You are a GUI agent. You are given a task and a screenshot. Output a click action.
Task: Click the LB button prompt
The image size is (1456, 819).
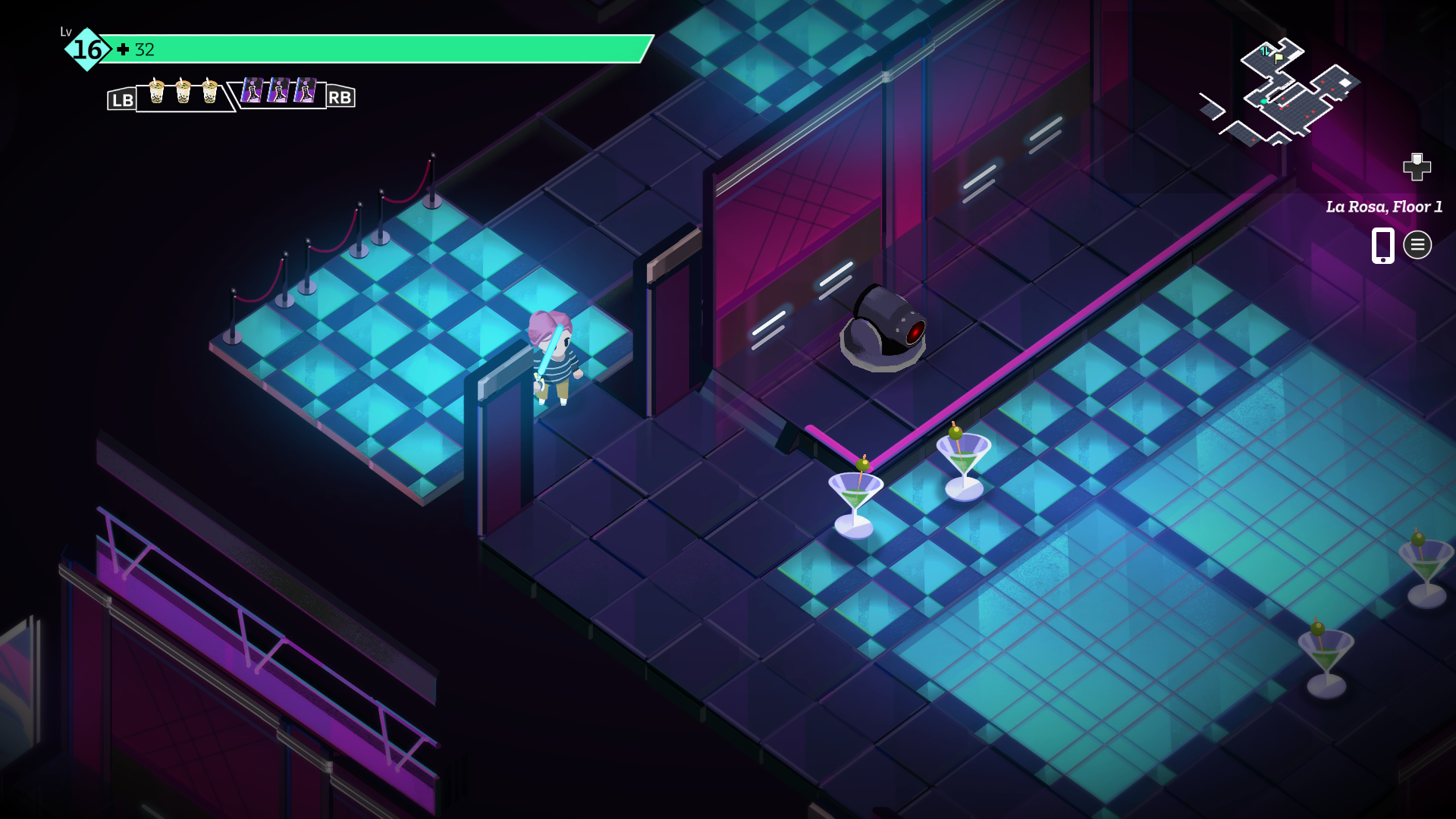pos(121,98)
